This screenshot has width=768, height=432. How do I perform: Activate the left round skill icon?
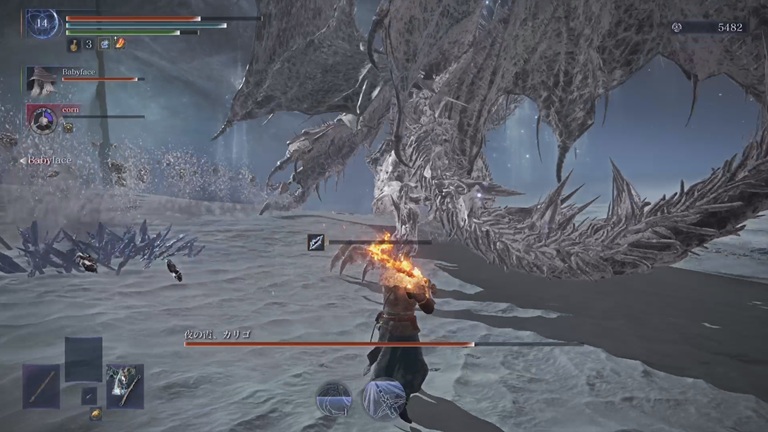334,398
